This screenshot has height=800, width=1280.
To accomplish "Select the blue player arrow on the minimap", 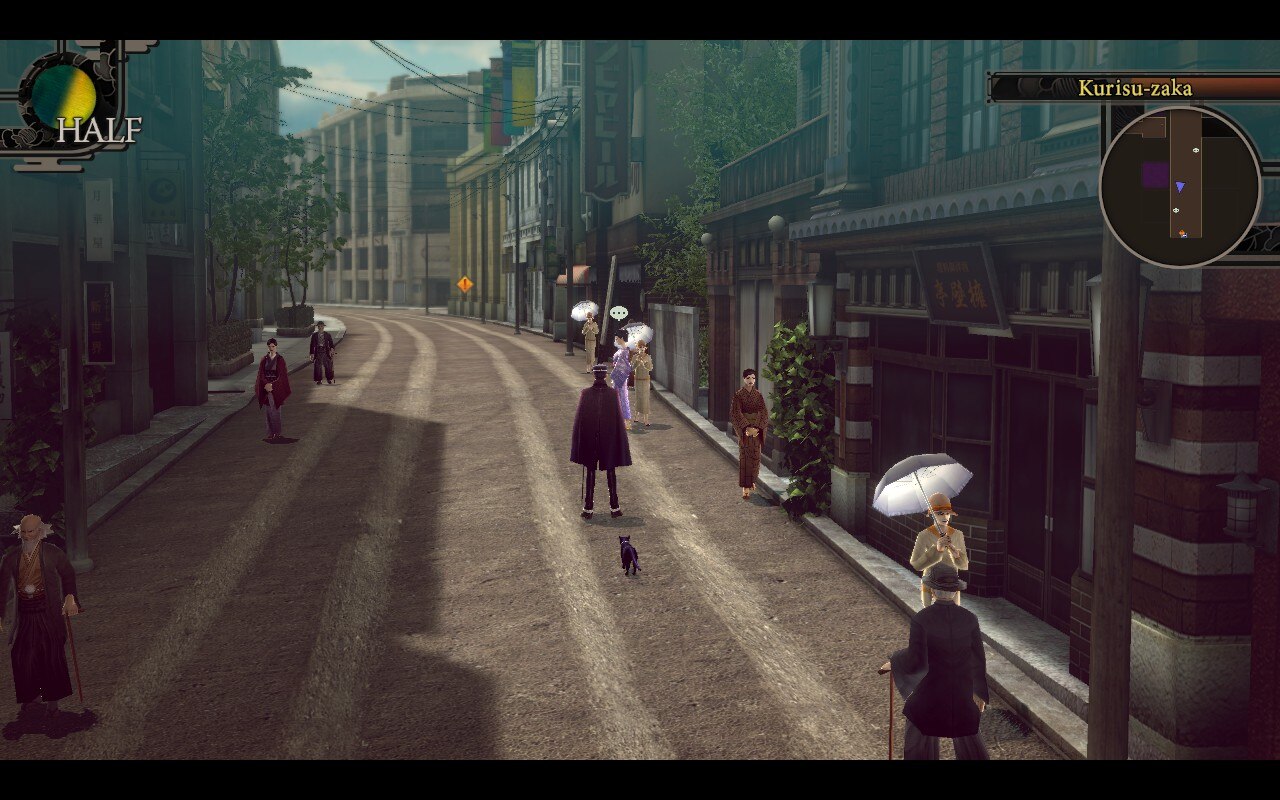I will [1180, 186].
